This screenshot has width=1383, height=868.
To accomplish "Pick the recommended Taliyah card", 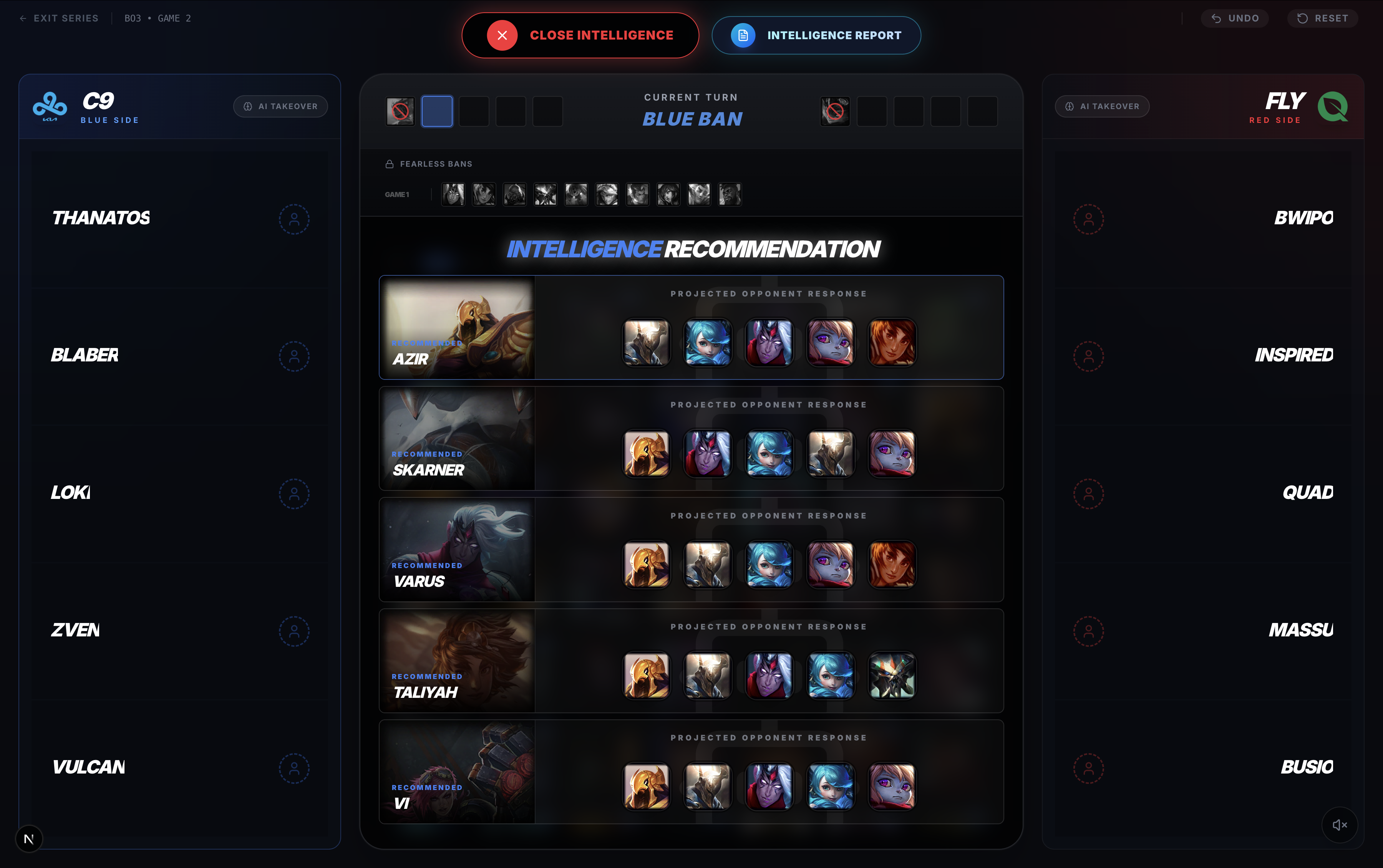I will click(x=457, y=660).
